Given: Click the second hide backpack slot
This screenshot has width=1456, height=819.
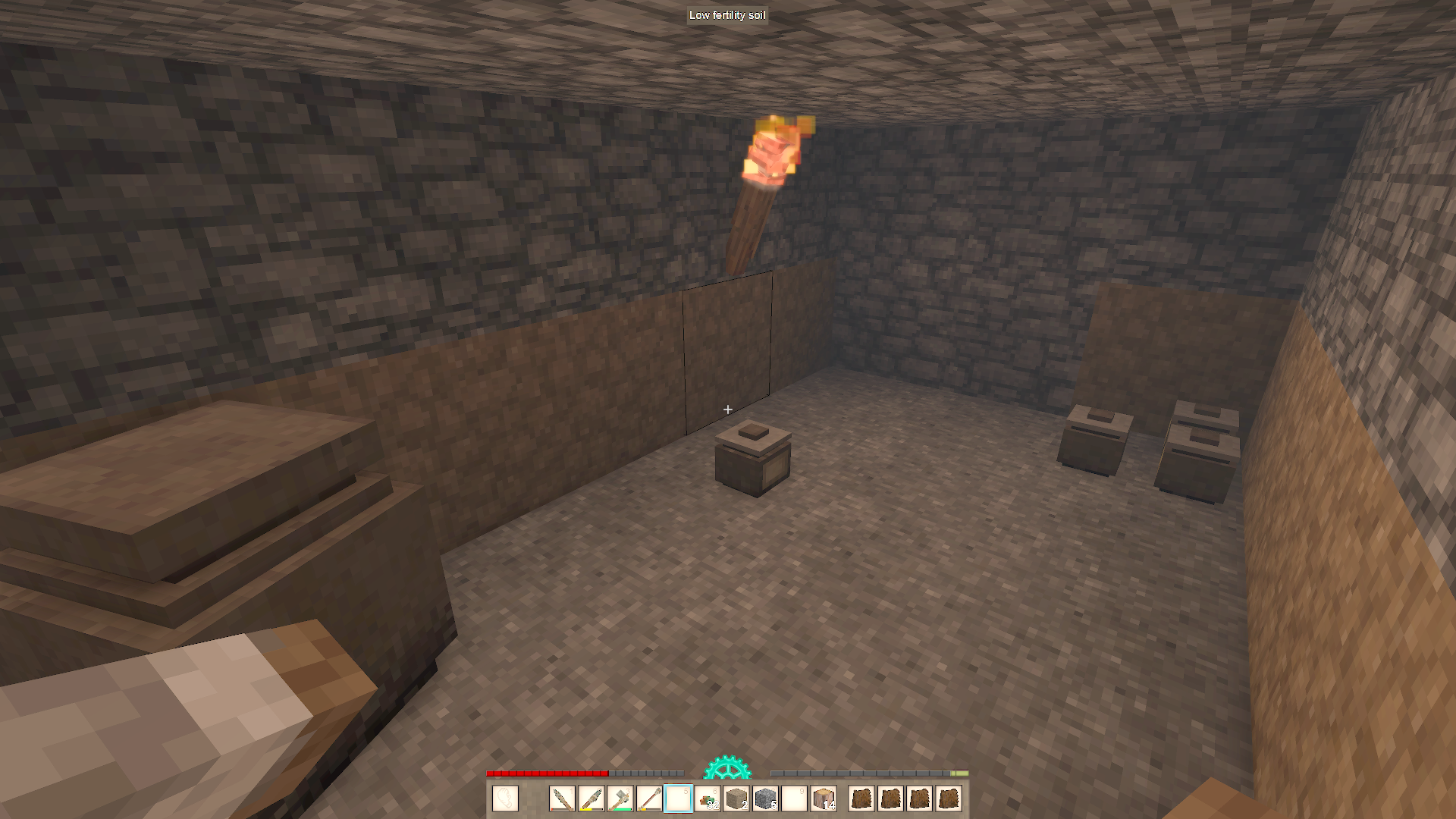Looking at the screenshot, I should (891, 799).
